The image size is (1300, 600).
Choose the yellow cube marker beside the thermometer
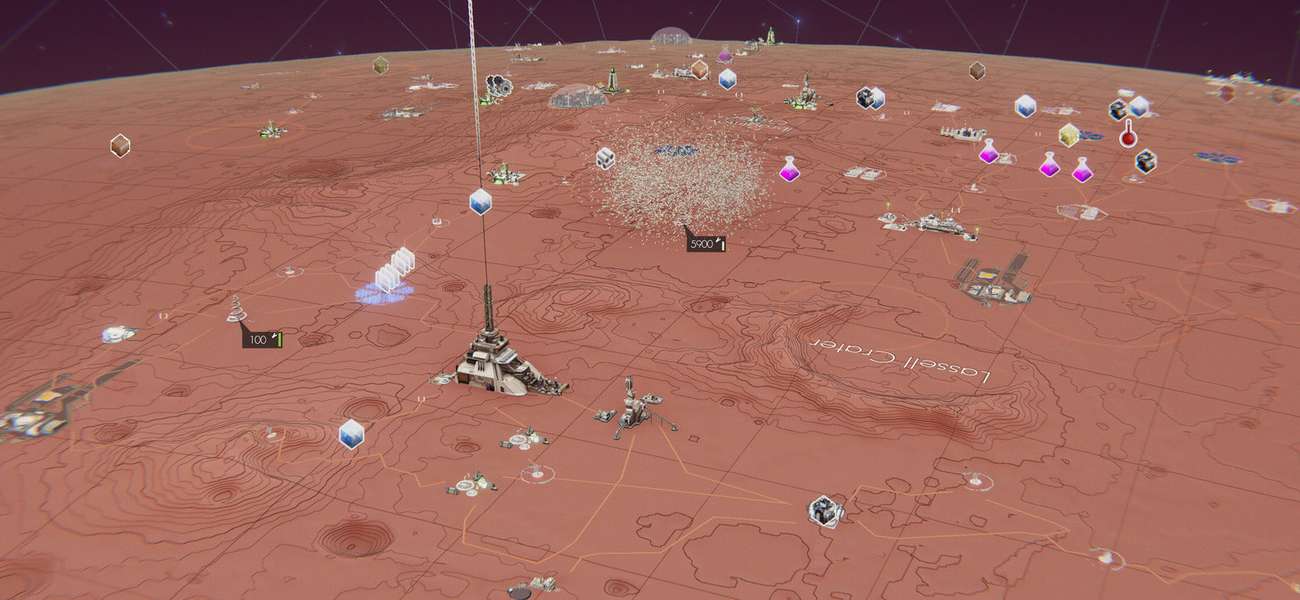[x=1068, y=134]
